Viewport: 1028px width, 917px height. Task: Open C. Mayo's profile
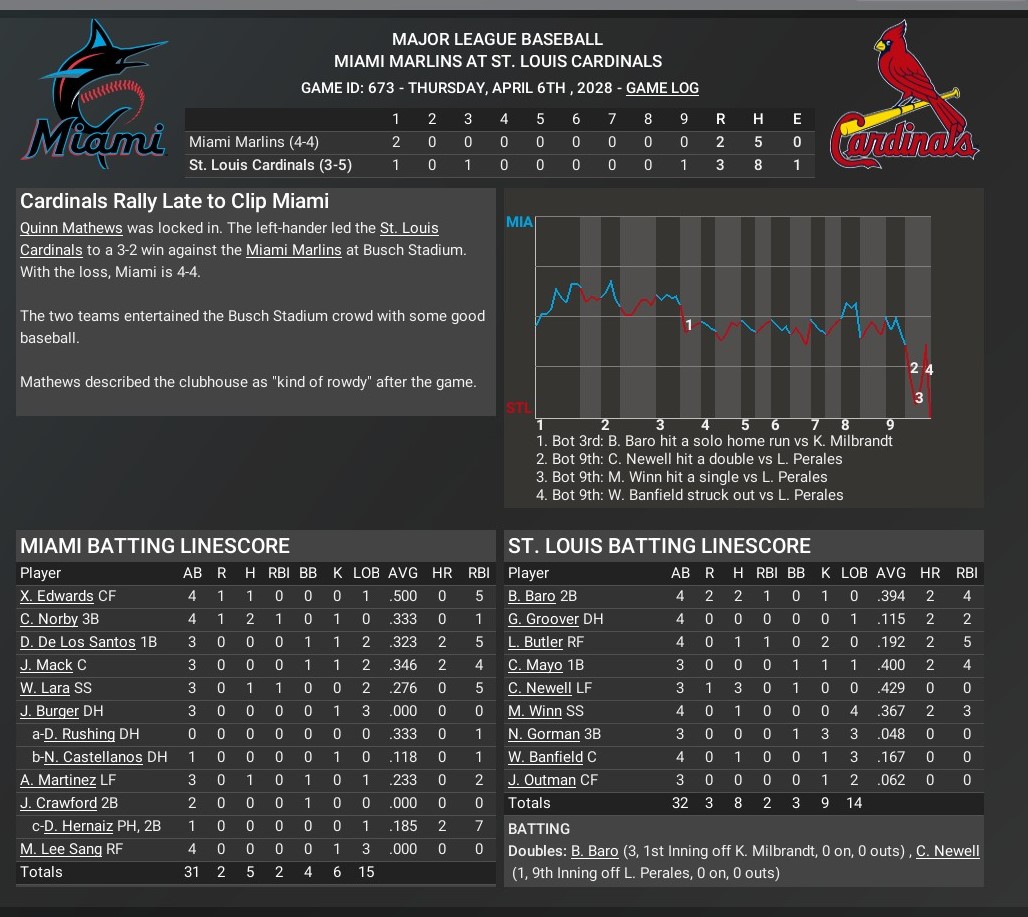(535, 665)
